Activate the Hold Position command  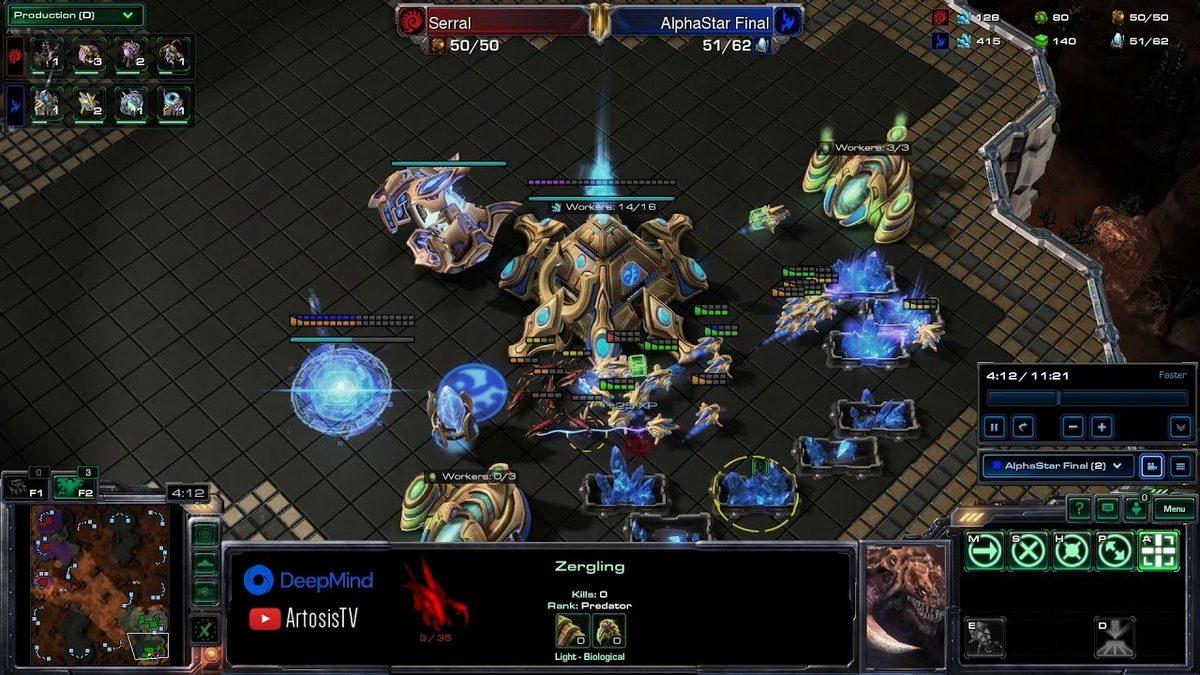tap(1071, 551)
